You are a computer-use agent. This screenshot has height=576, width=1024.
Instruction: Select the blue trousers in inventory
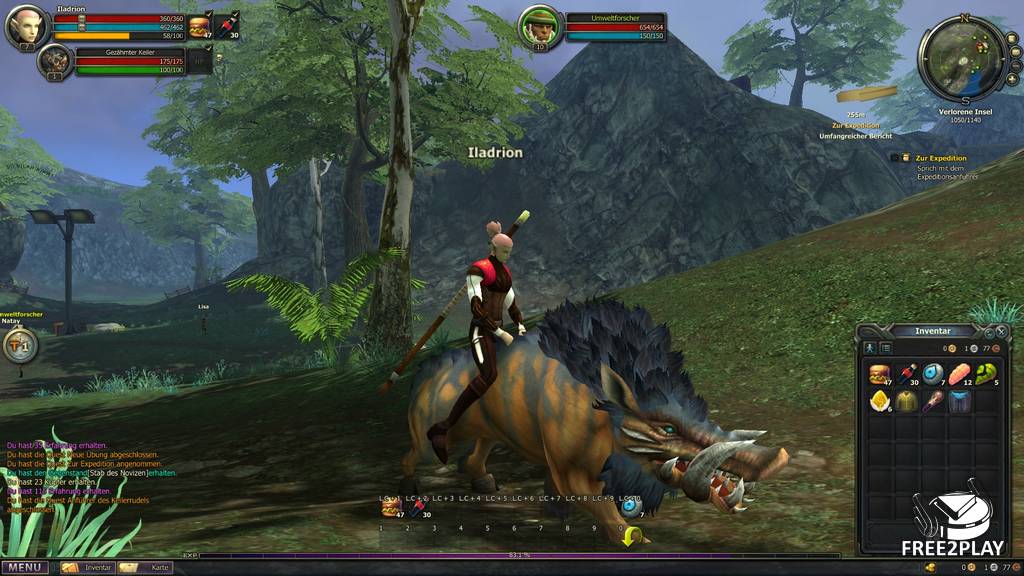(961, 401)
